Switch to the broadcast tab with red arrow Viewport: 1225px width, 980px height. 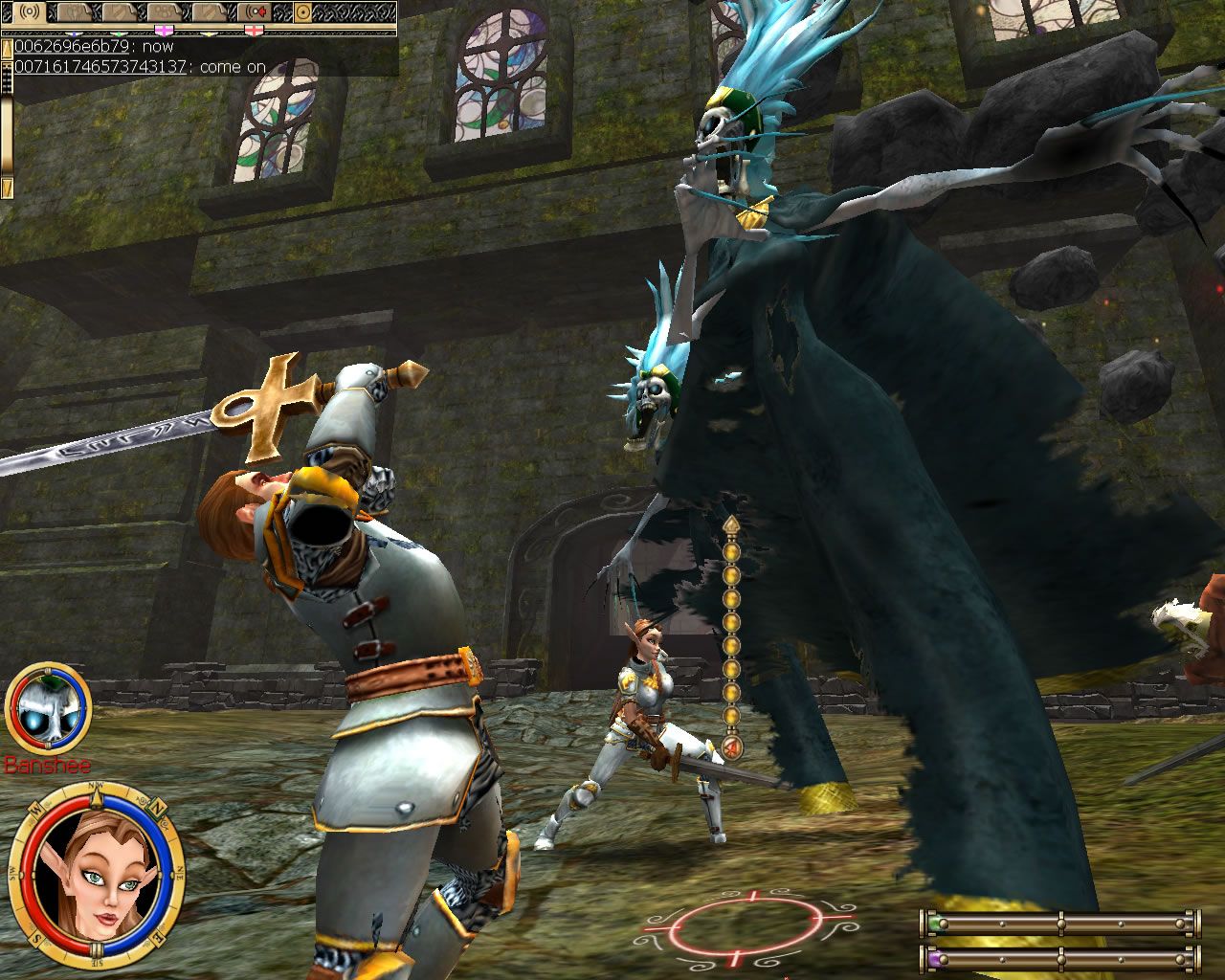(x=256, y=12)
